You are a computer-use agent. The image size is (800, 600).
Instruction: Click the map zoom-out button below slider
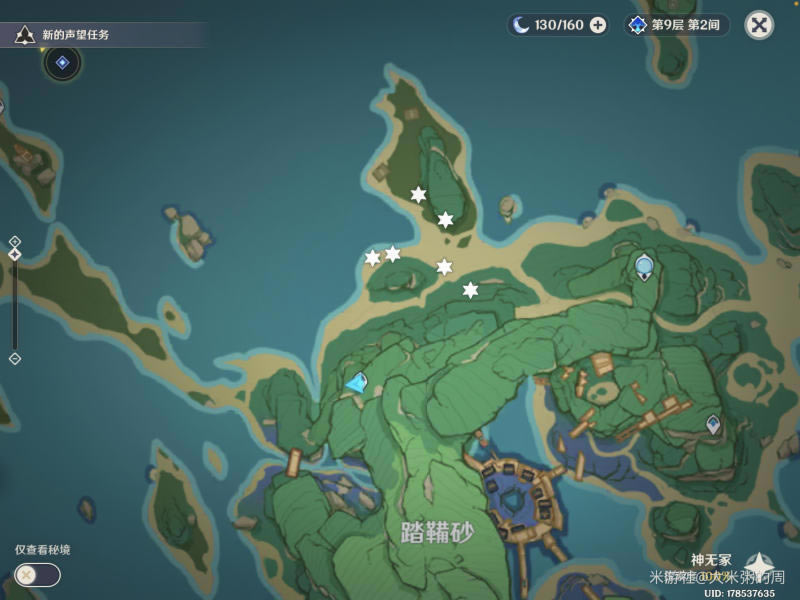coord(15,358)
